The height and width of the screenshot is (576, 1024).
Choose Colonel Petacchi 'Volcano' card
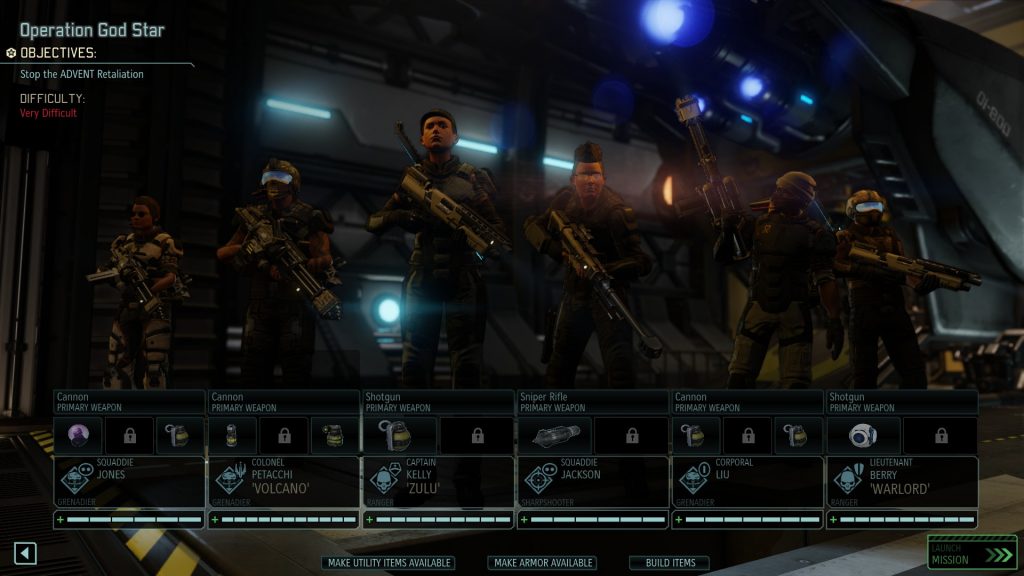(x=283, y=482)
